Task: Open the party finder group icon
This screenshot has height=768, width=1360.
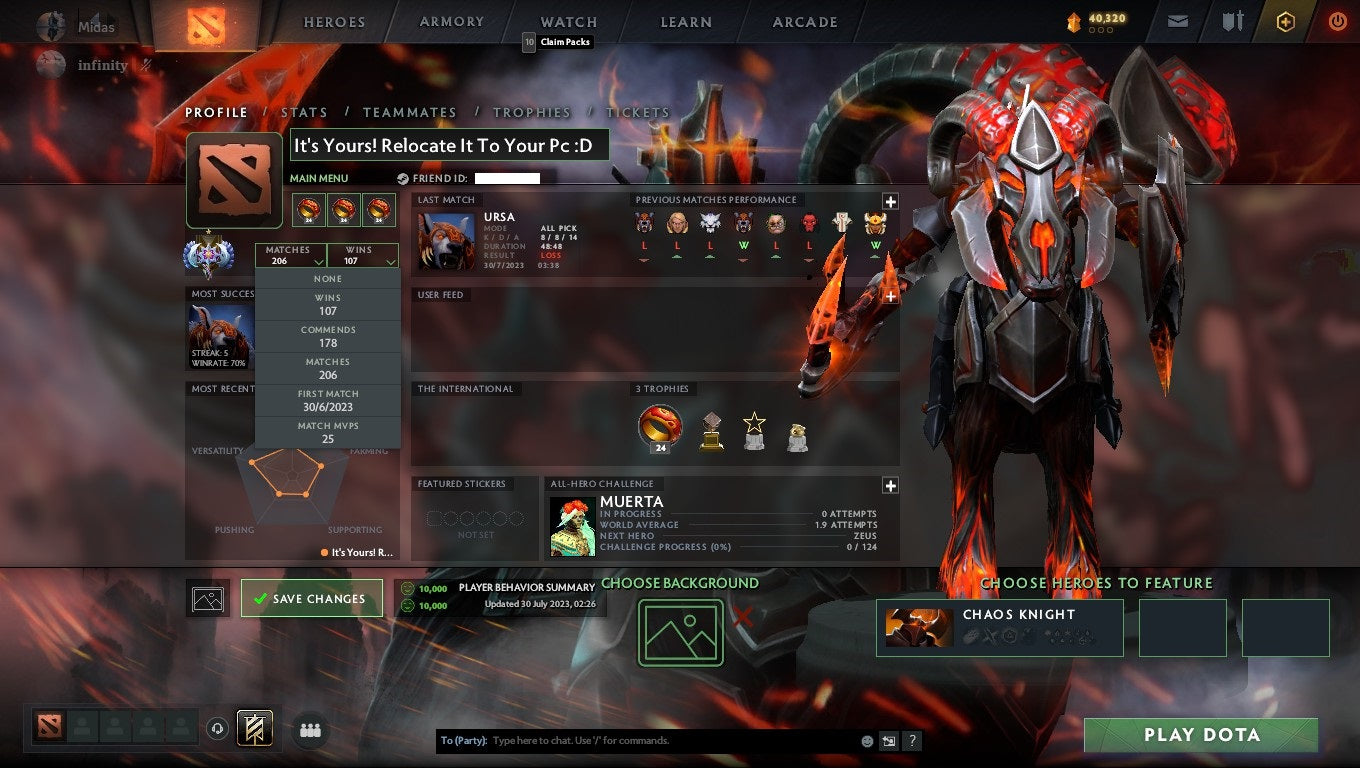Action: (310, 730)
